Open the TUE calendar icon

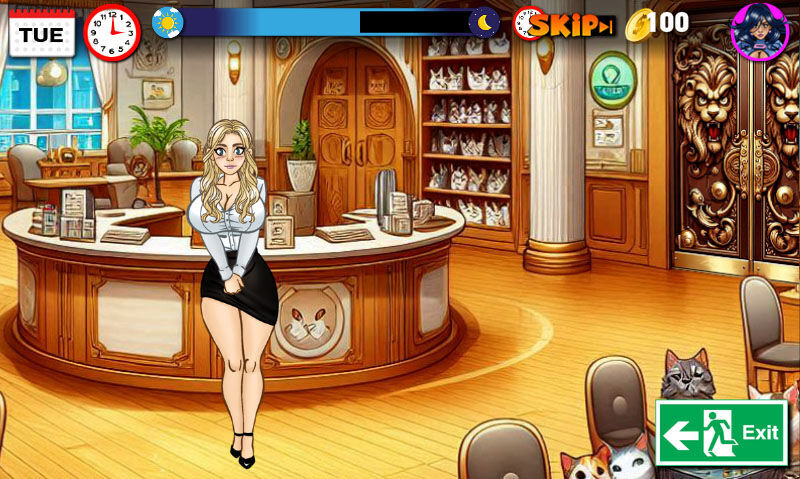click(x=40, y=32)
